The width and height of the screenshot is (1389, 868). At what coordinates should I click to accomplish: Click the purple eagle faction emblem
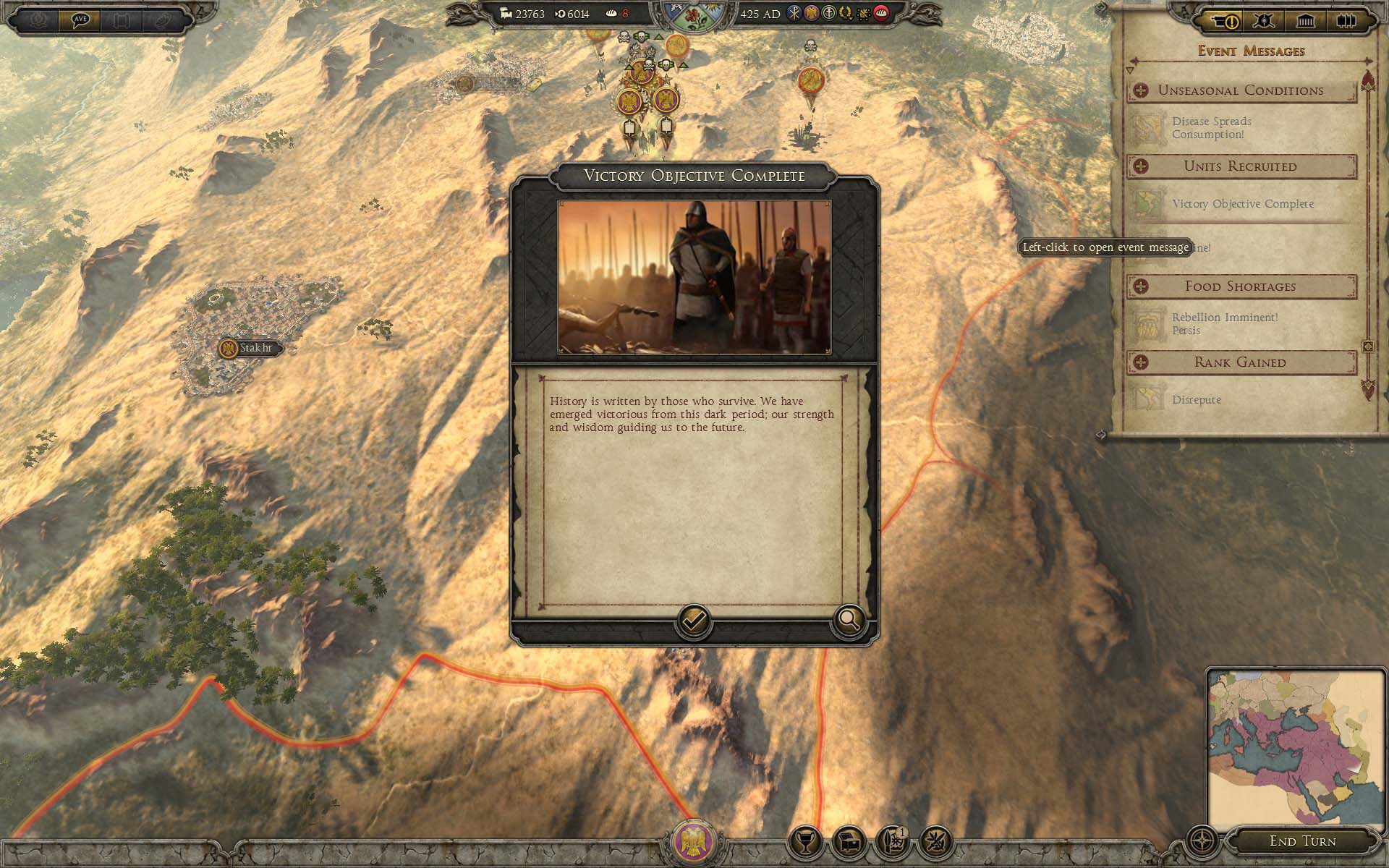coord(694,841)
